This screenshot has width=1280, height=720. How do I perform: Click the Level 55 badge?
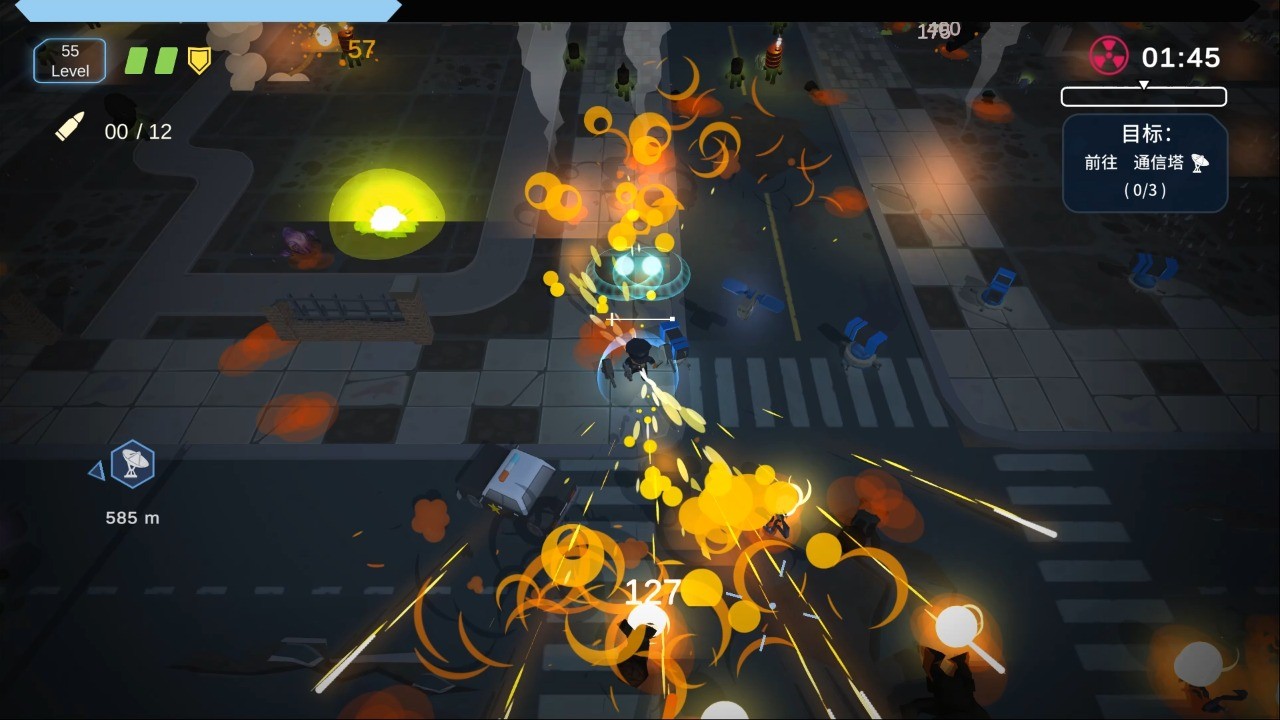point(70,61)
